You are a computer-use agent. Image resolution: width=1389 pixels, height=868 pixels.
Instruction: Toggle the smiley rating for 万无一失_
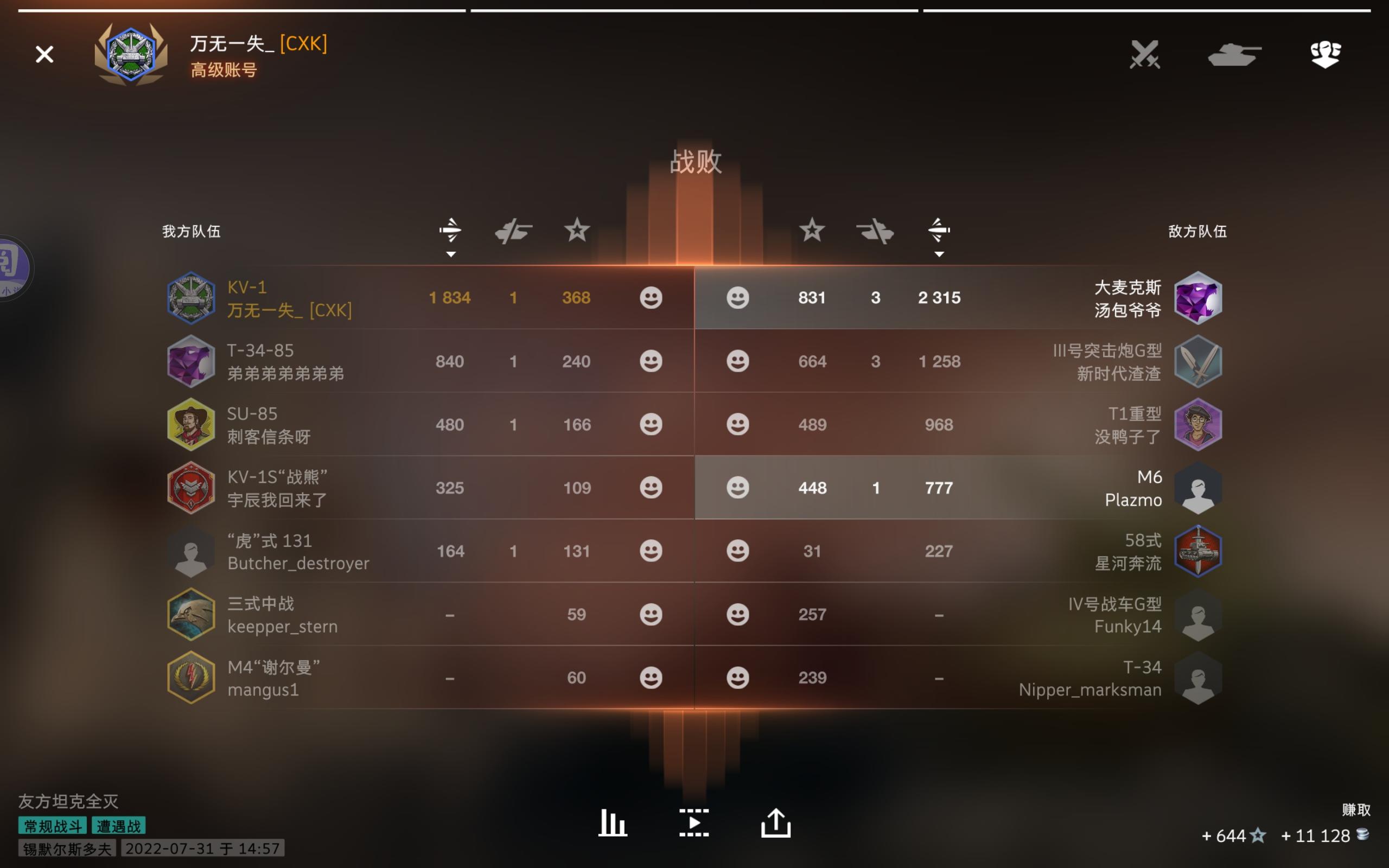pyautogui.click(x=652, y=297)
